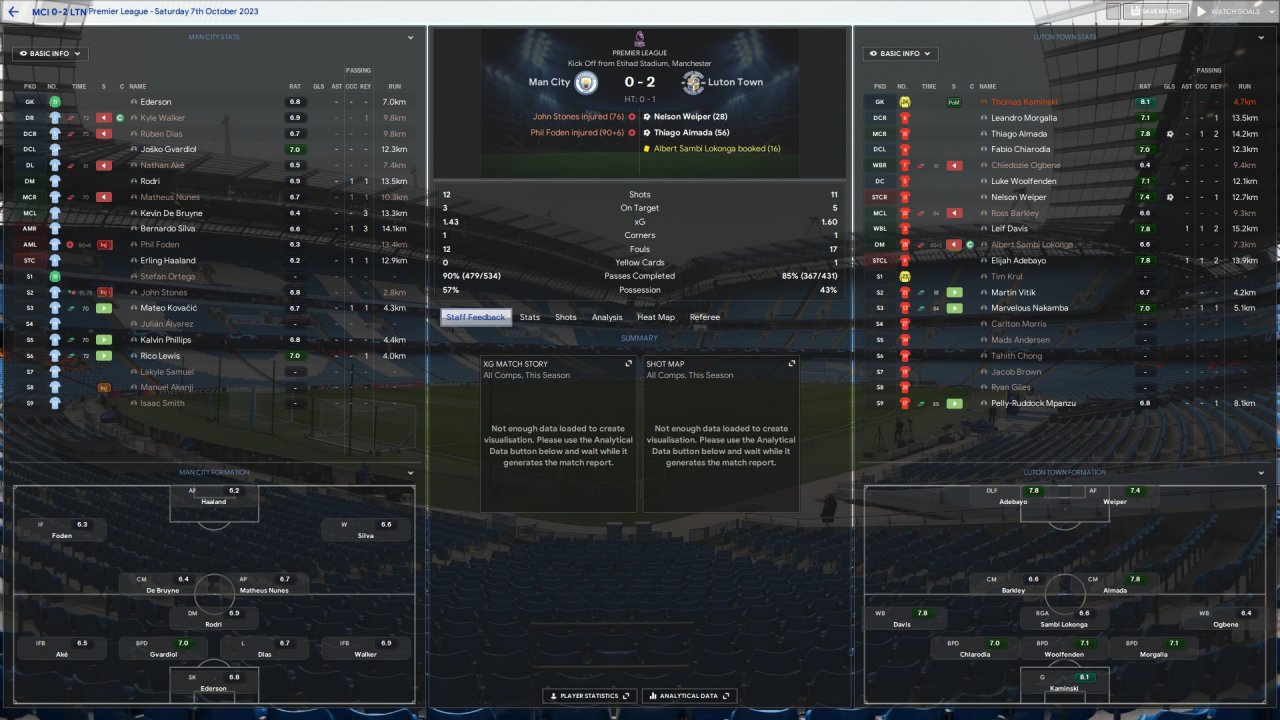Watch Goals from the top bar

(1229, 11)
